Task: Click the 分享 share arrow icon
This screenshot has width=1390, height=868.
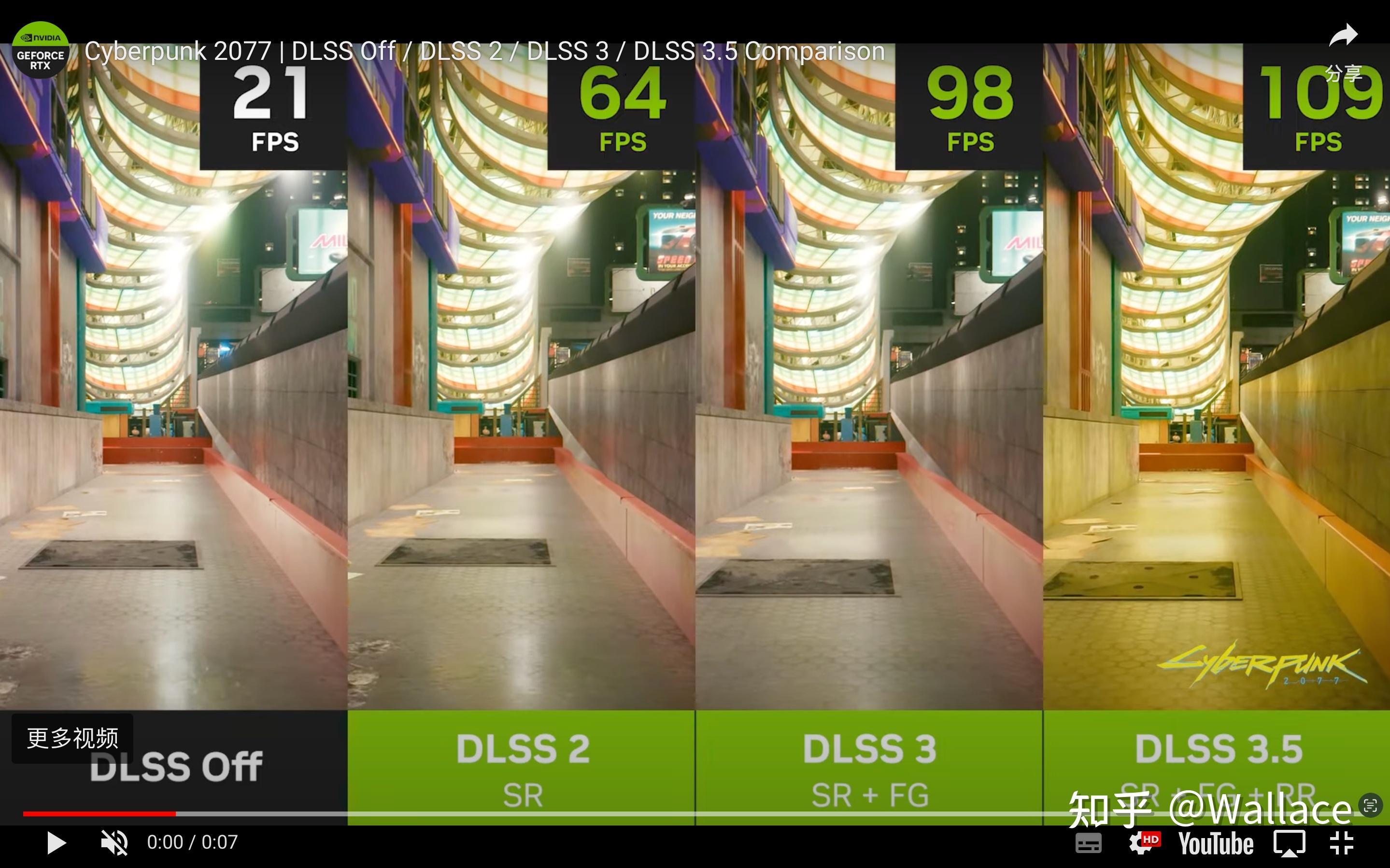Action: [1343, 36]
